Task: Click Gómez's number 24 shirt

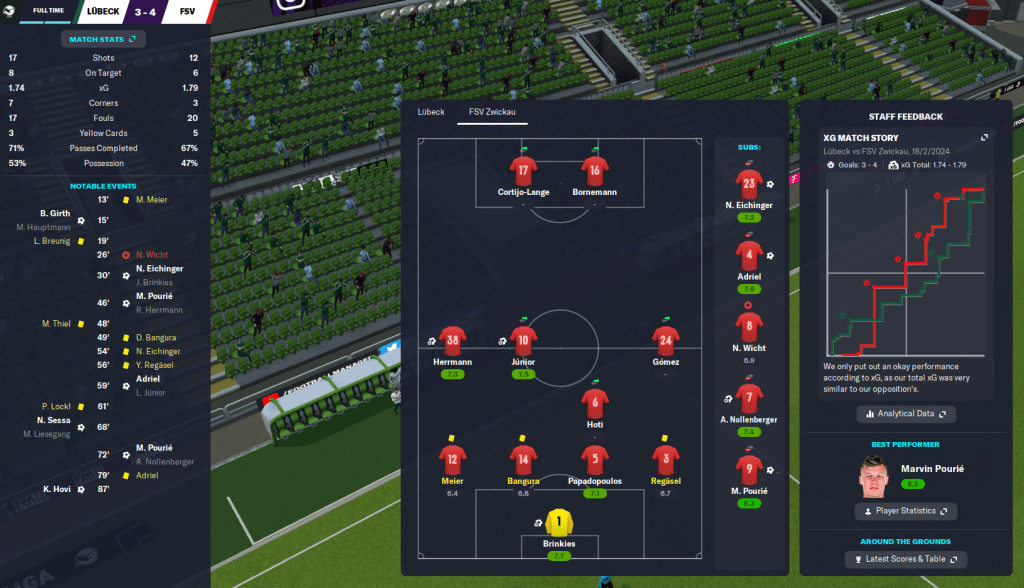Action: 665,340
